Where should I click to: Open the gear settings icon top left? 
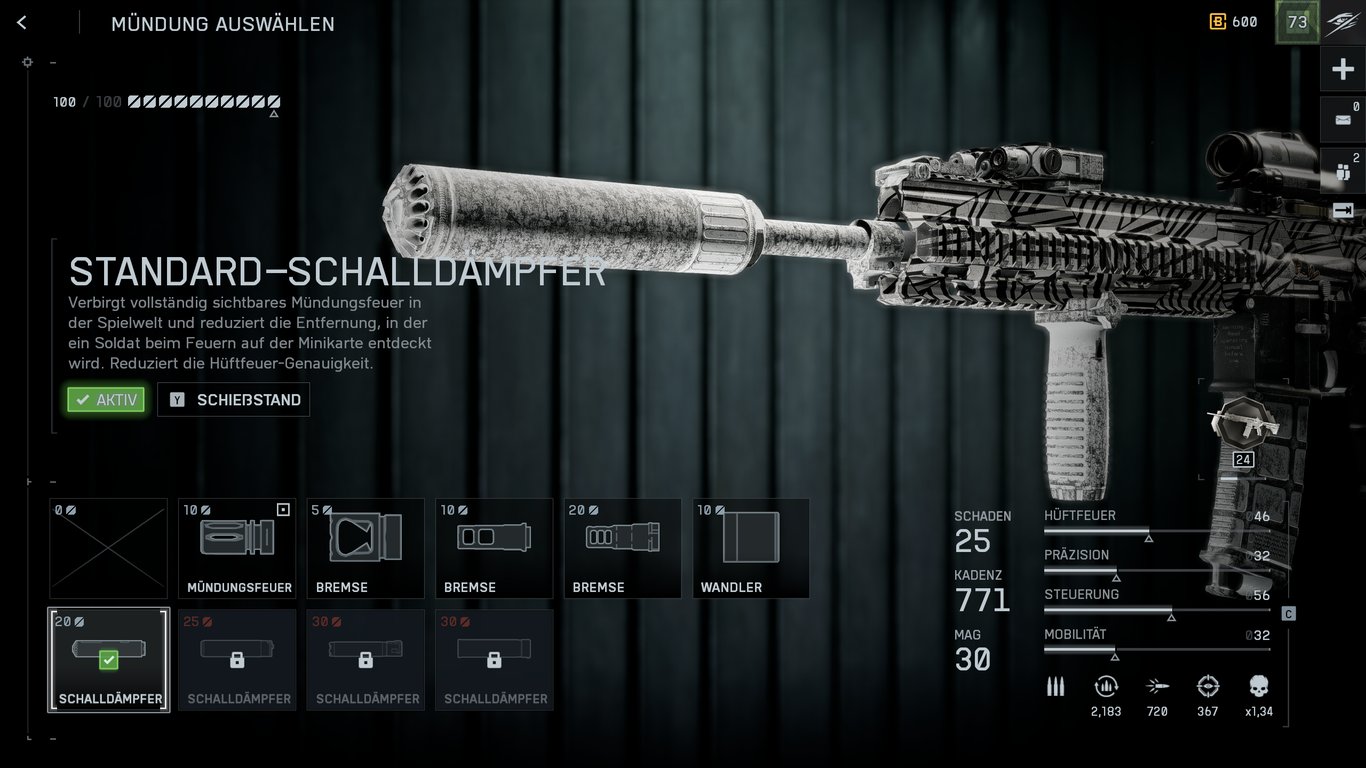(27, 62)
